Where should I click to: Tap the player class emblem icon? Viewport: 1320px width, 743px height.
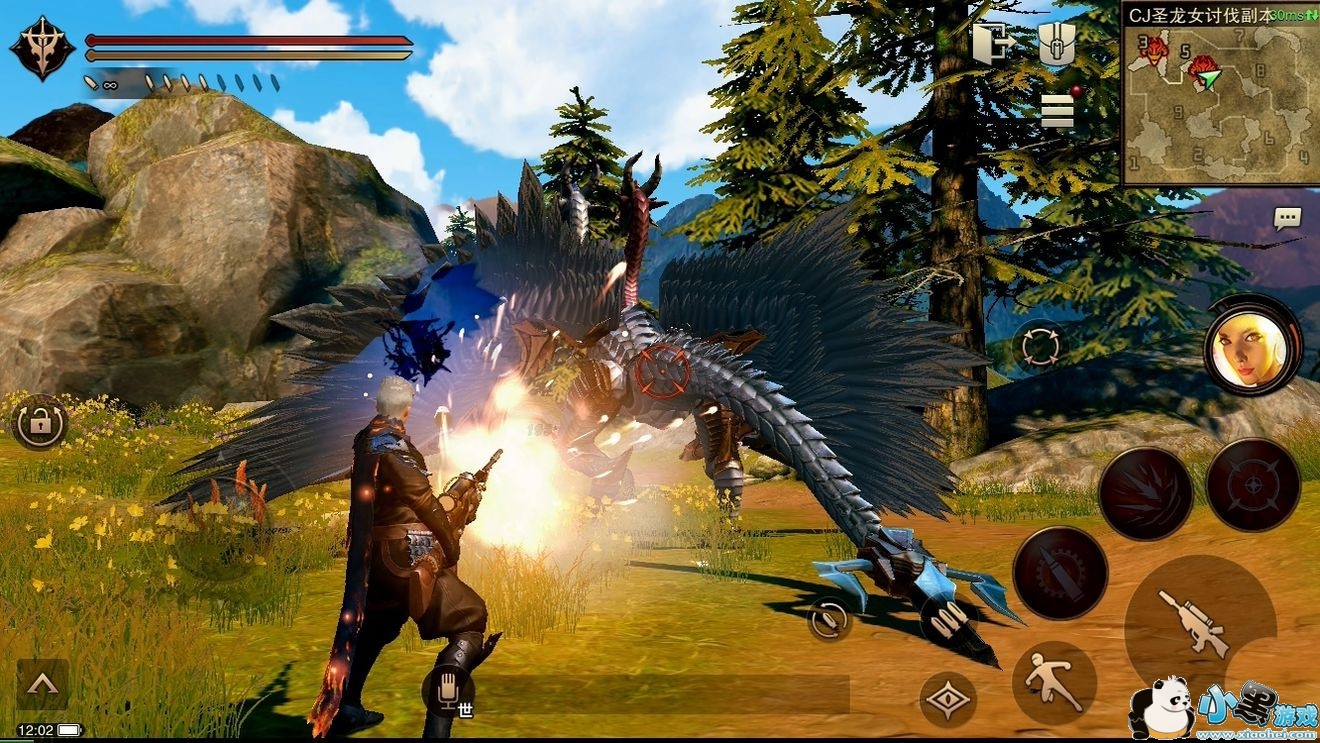[x=43, y=47]
